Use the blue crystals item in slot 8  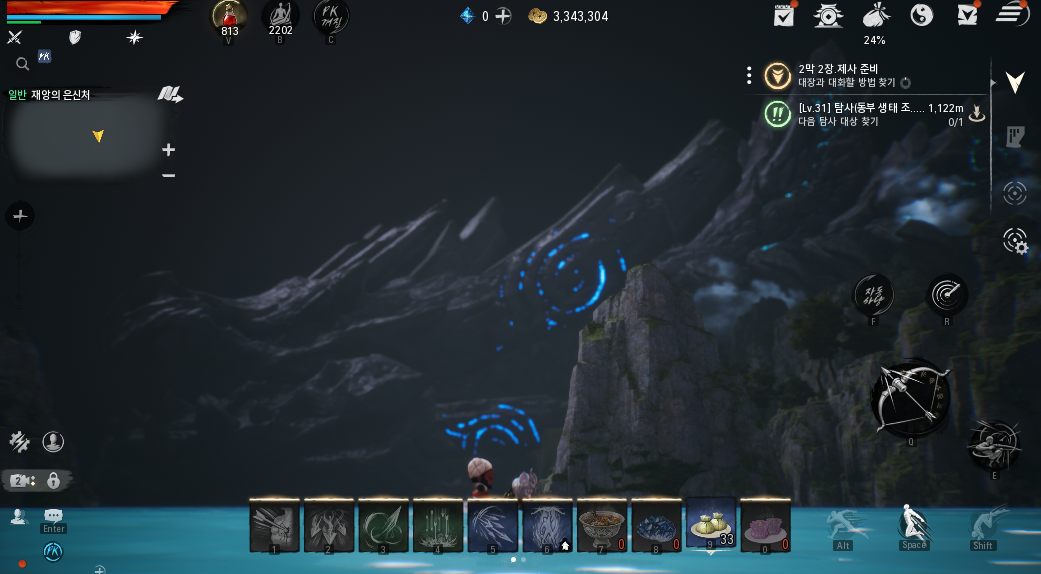pos(656,525)
